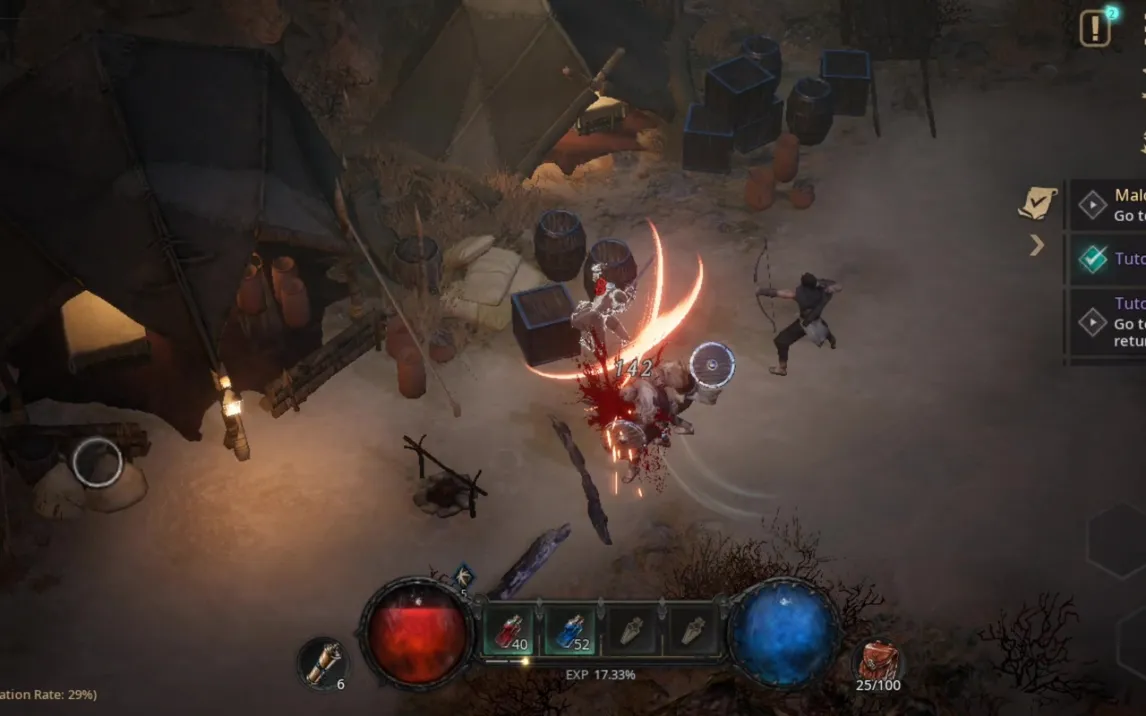Open the inventory bag showing 25/100
The height and width of the screenshot is (716, 1146).
(x=878, y=662)
